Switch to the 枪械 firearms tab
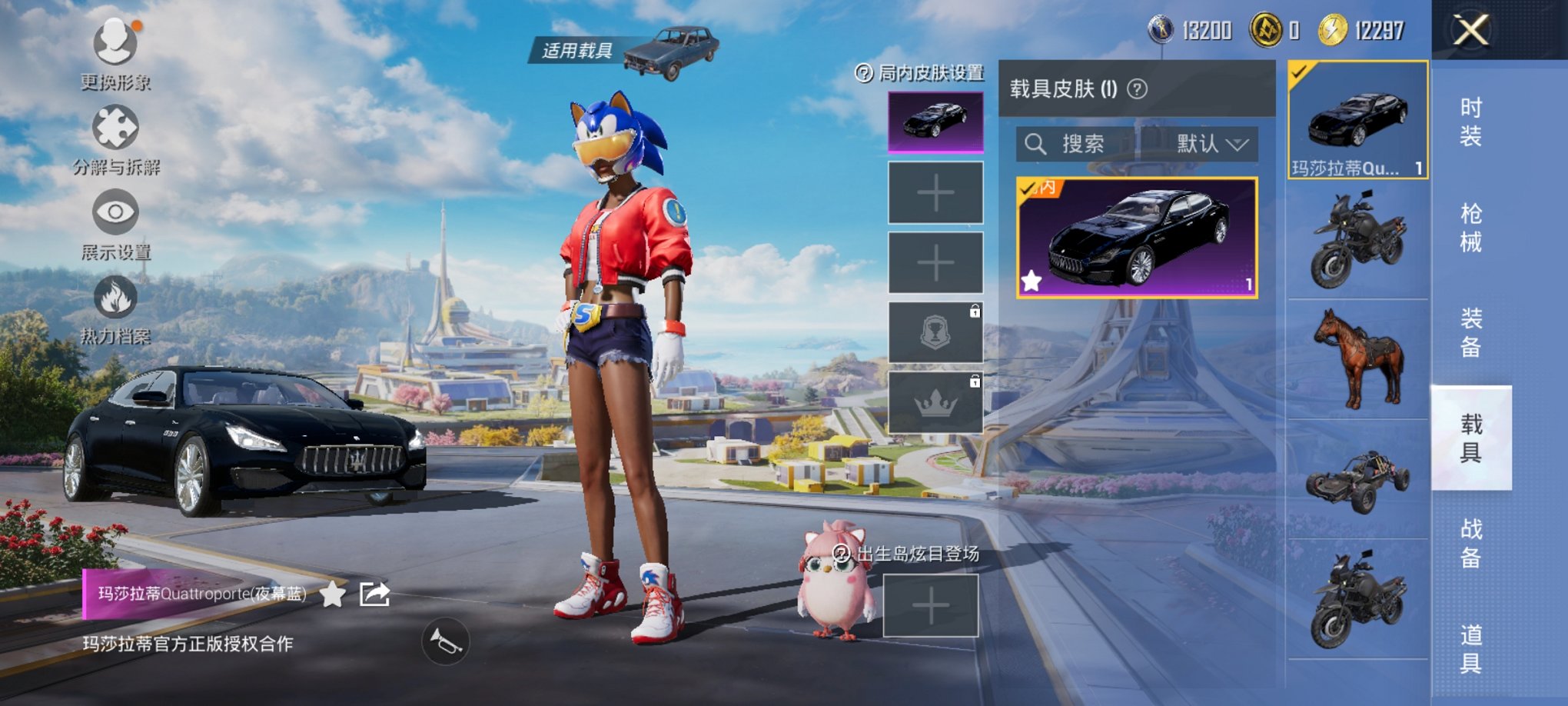1568x706 pixels. [1470, 228]
